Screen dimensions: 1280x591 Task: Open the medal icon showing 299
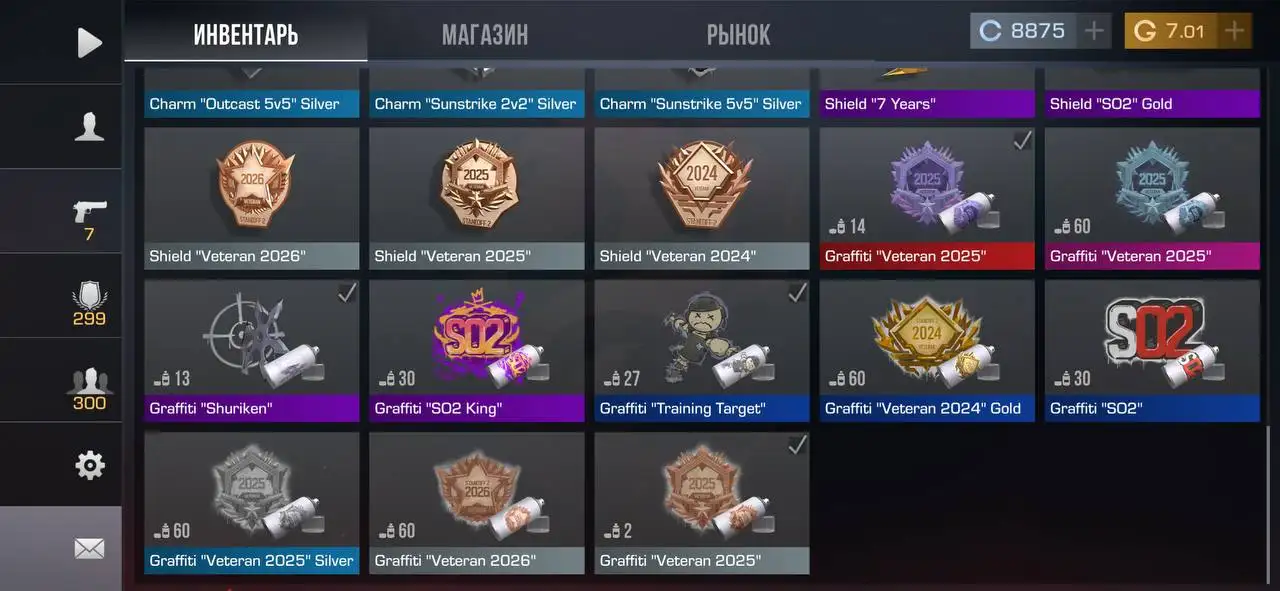click(89, 300)
